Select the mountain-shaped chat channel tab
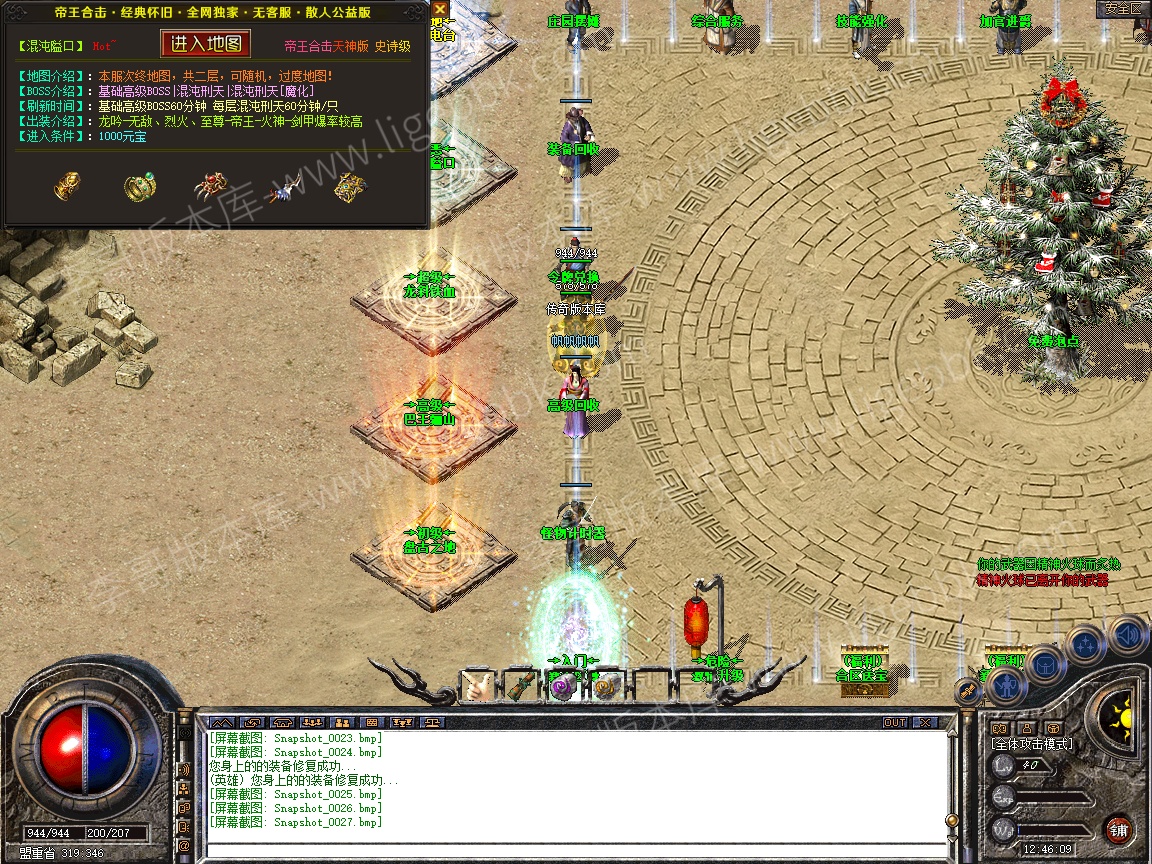This screenshot has height=864, width=1152. click(221, 722)
